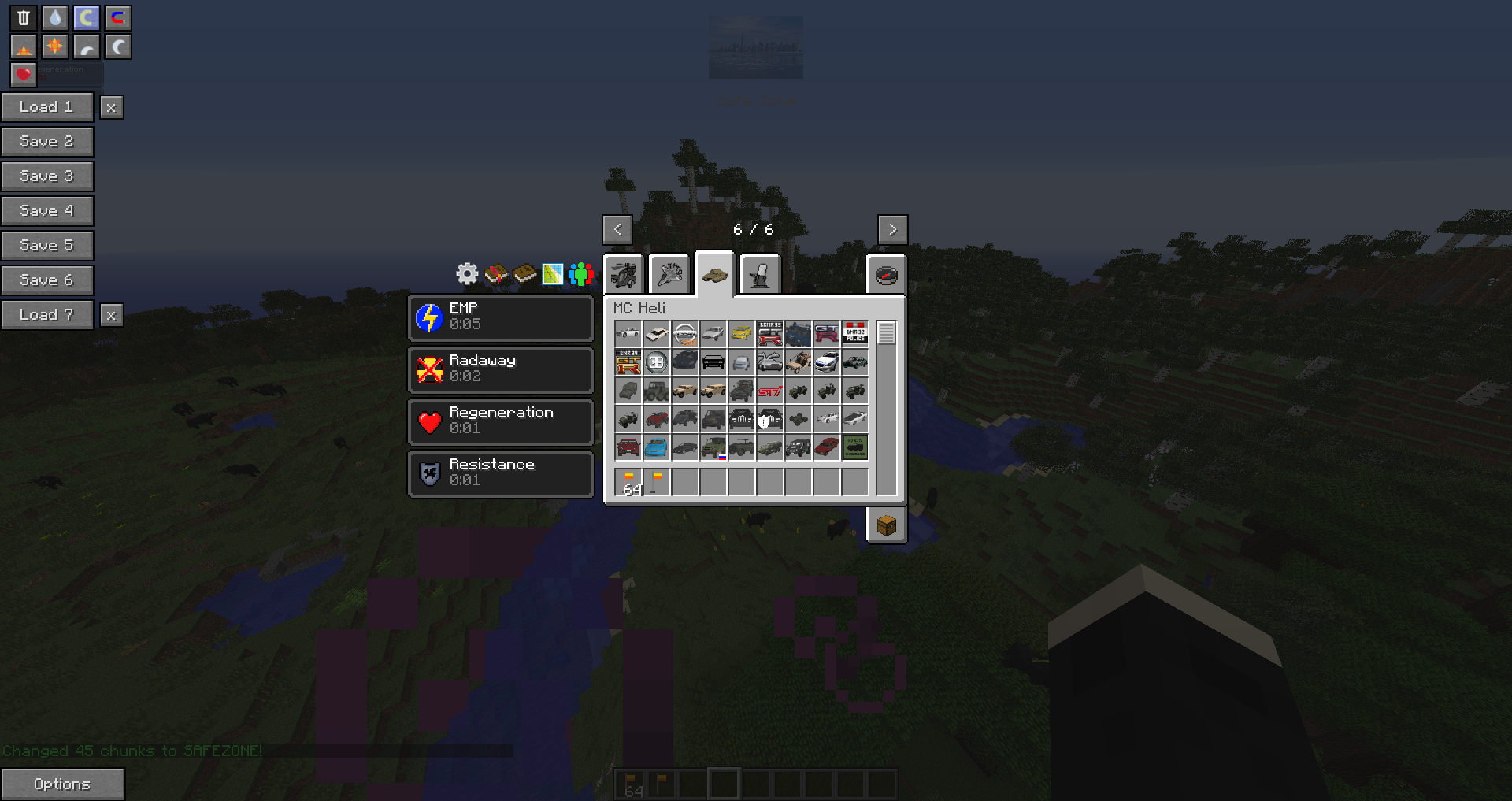Set time to sunrise with the dawn icon
1512x801 pixels.
point(23,46)
